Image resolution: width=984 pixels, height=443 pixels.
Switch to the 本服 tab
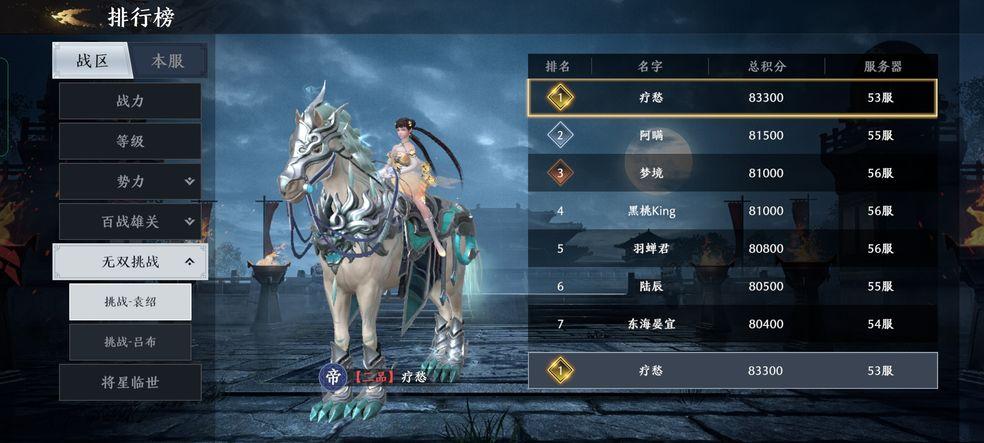click(168, 61)
